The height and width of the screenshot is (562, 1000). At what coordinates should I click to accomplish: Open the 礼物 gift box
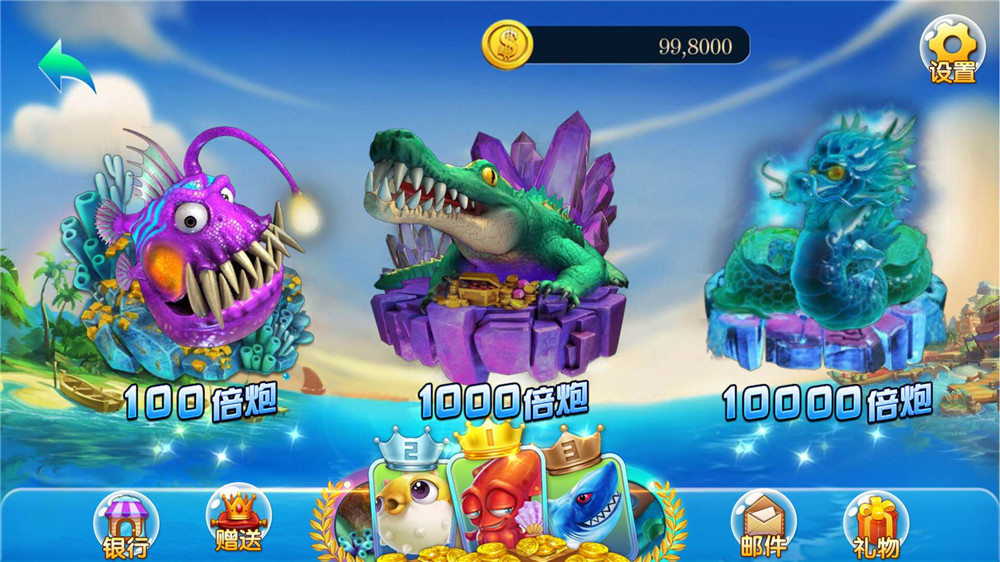[876, 524]
